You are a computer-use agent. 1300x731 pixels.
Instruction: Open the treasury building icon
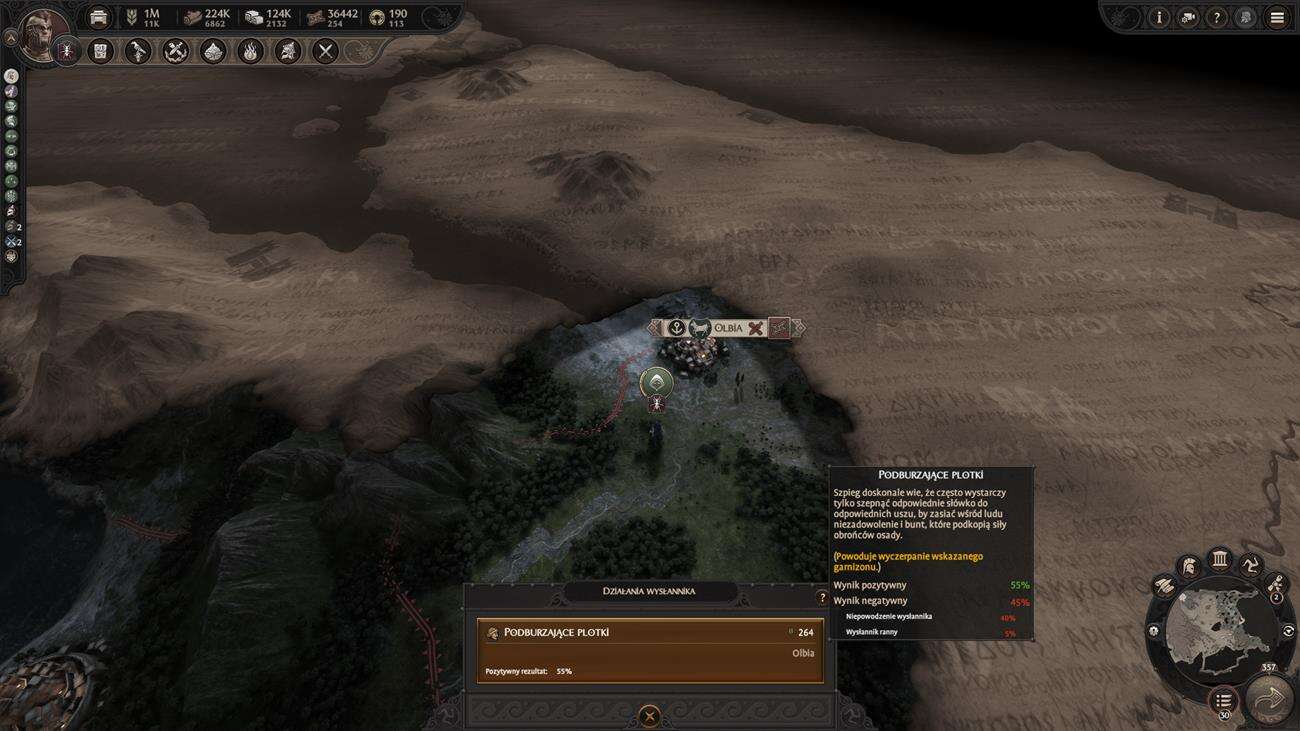coord(99,17)
